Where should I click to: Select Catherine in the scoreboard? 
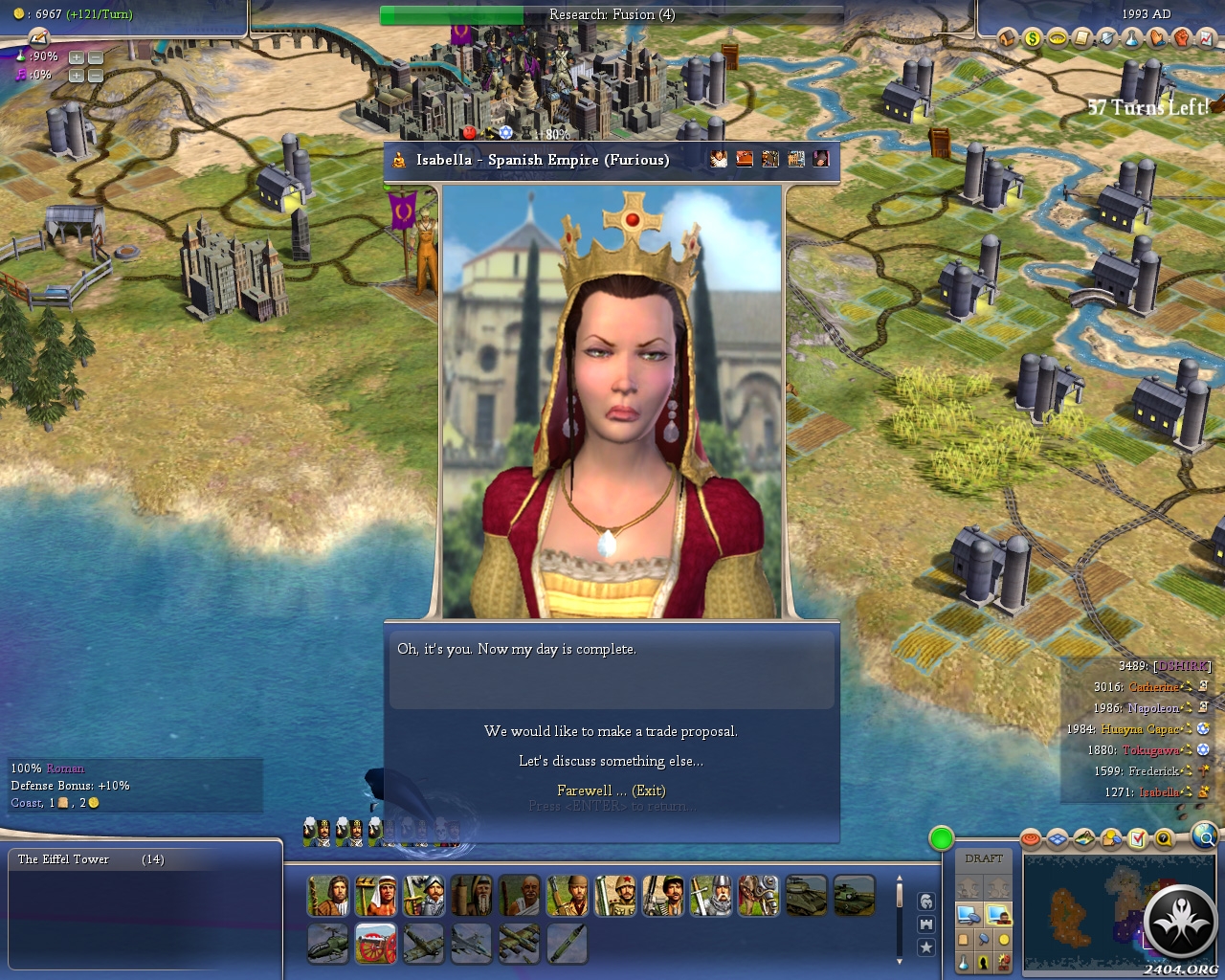[1152, 687]
